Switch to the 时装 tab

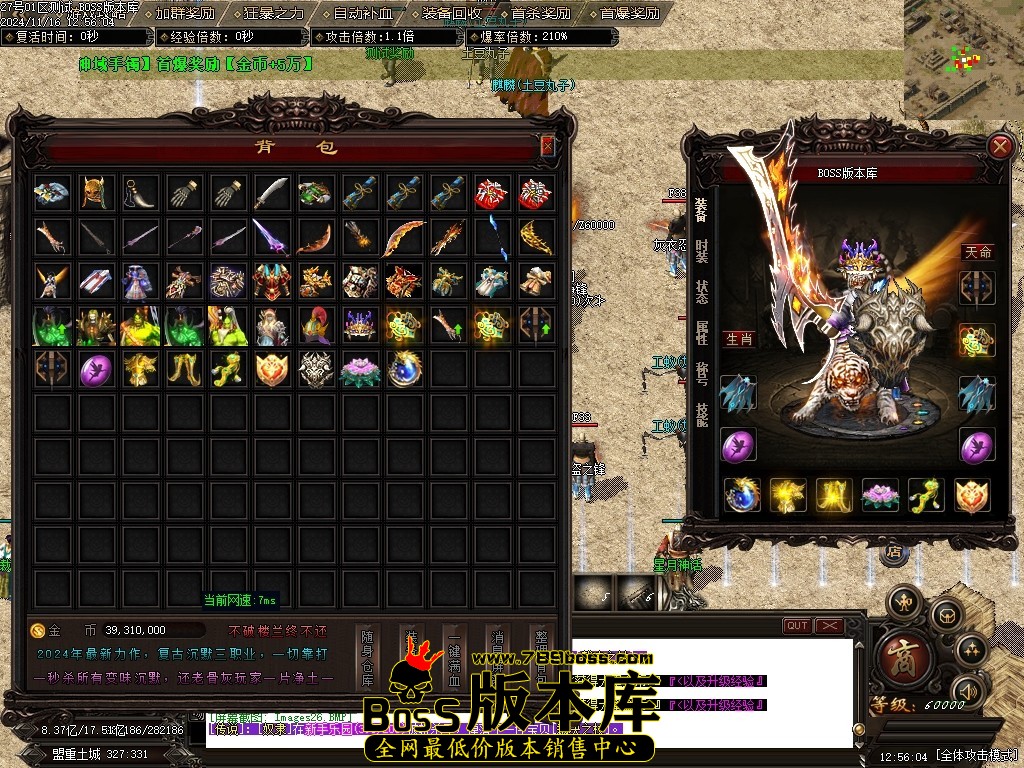pyautogui.click(x=702, y=250)
